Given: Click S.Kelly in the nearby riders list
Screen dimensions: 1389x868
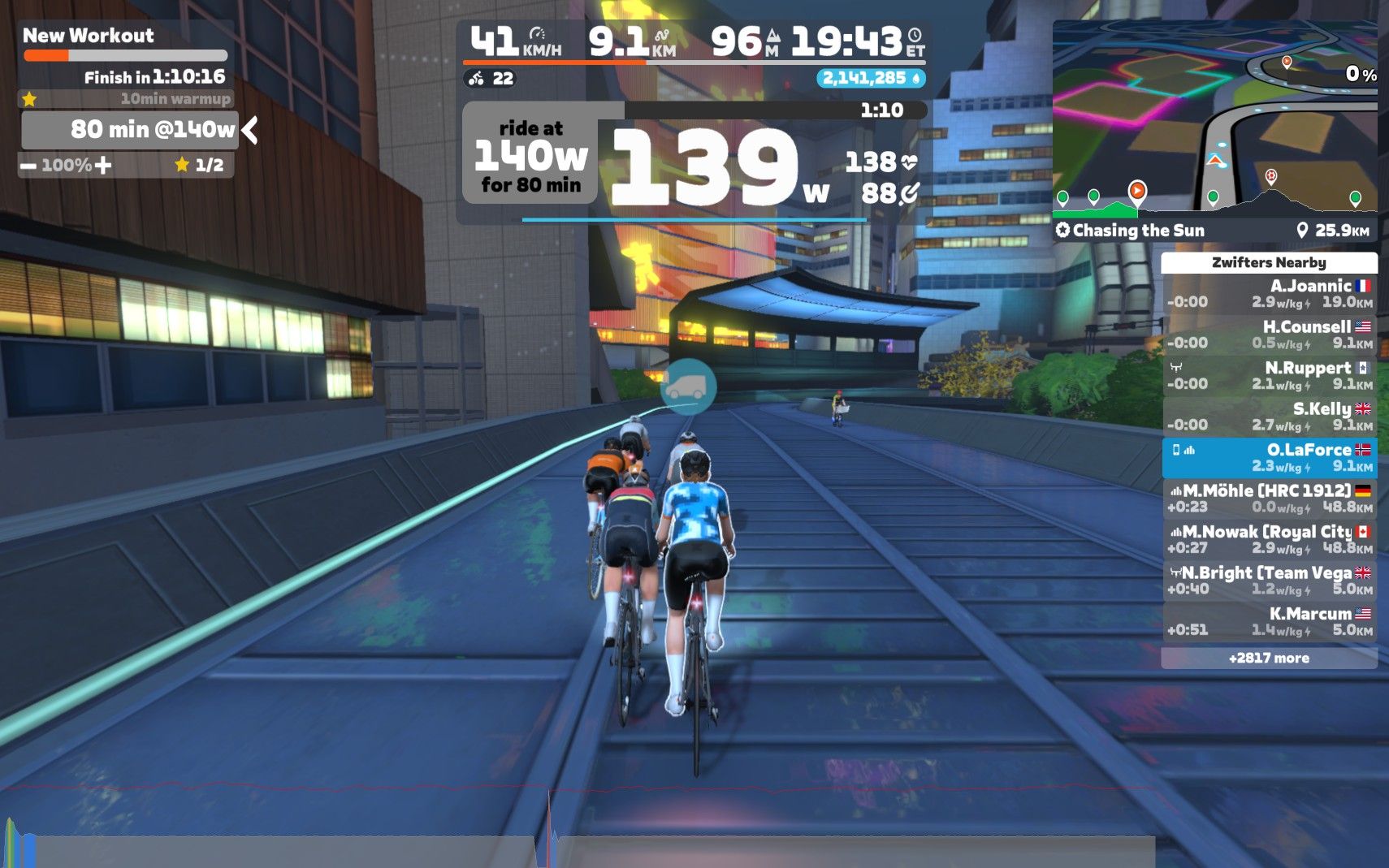Looking at the screenshot, I should (x=1269, y=417).
